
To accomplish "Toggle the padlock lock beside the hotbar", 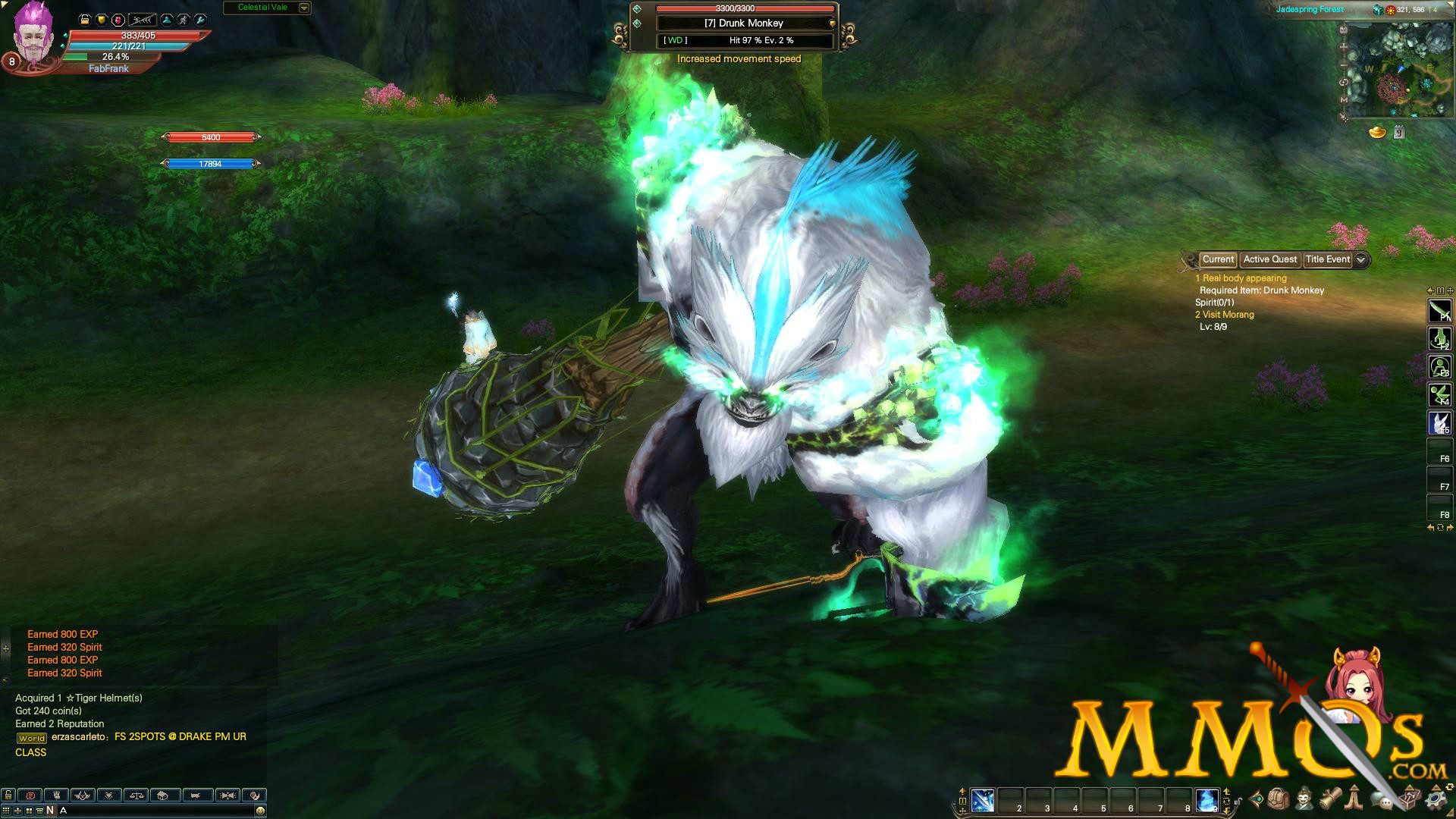I will (x=1238, y=802).
